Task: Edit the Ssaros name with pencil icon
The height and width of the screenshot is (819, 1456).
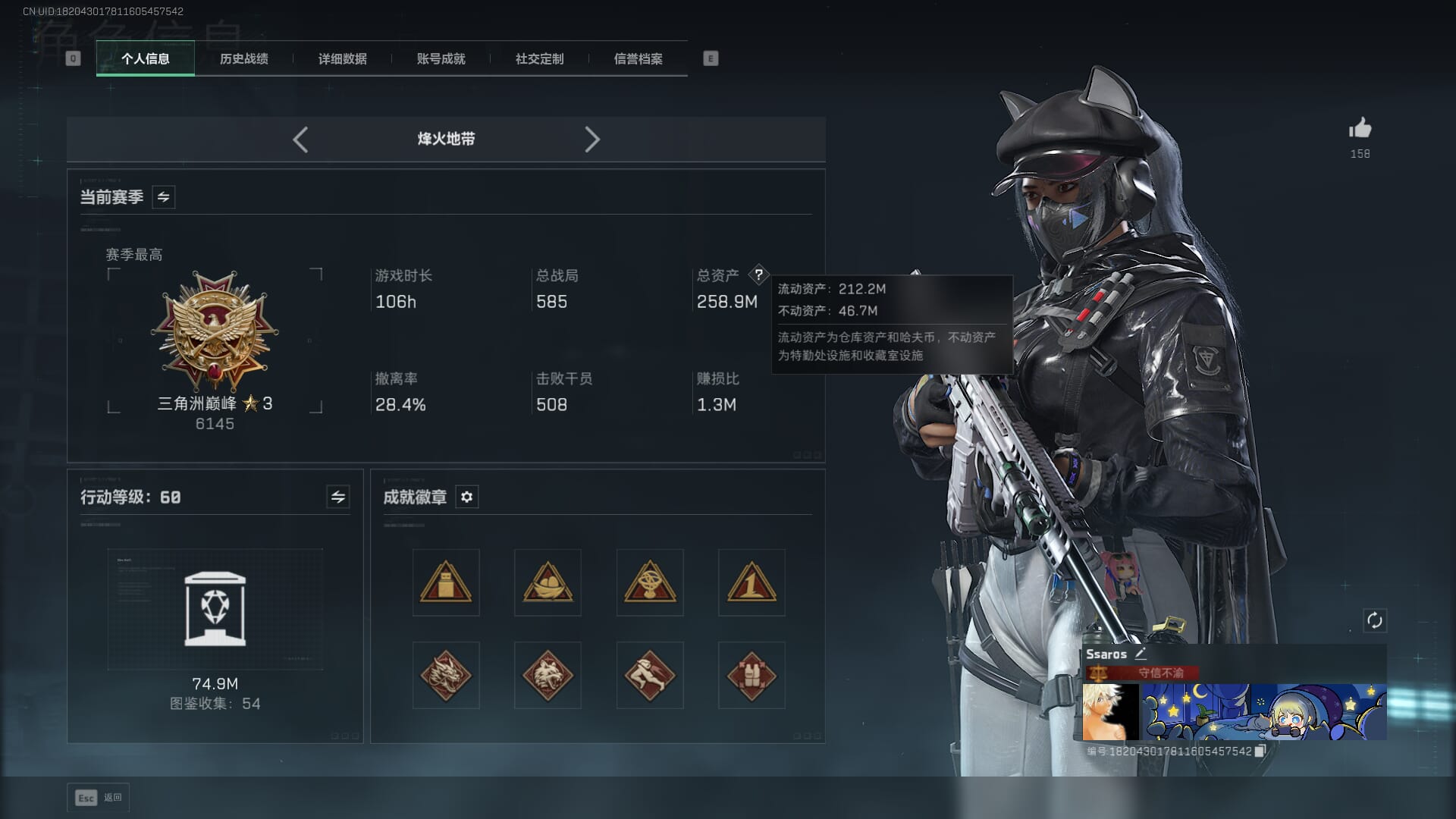Action: tap(1141, 654)
